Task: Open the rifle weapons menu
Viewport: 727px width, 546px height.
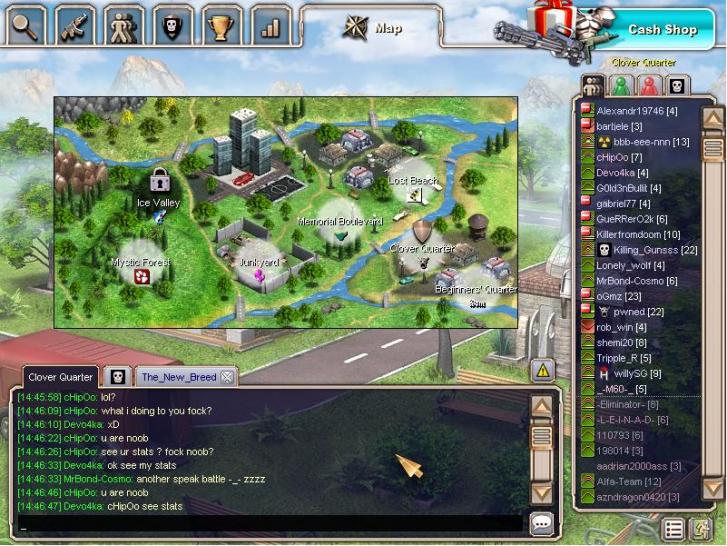Action: click(x=75, y=24)
